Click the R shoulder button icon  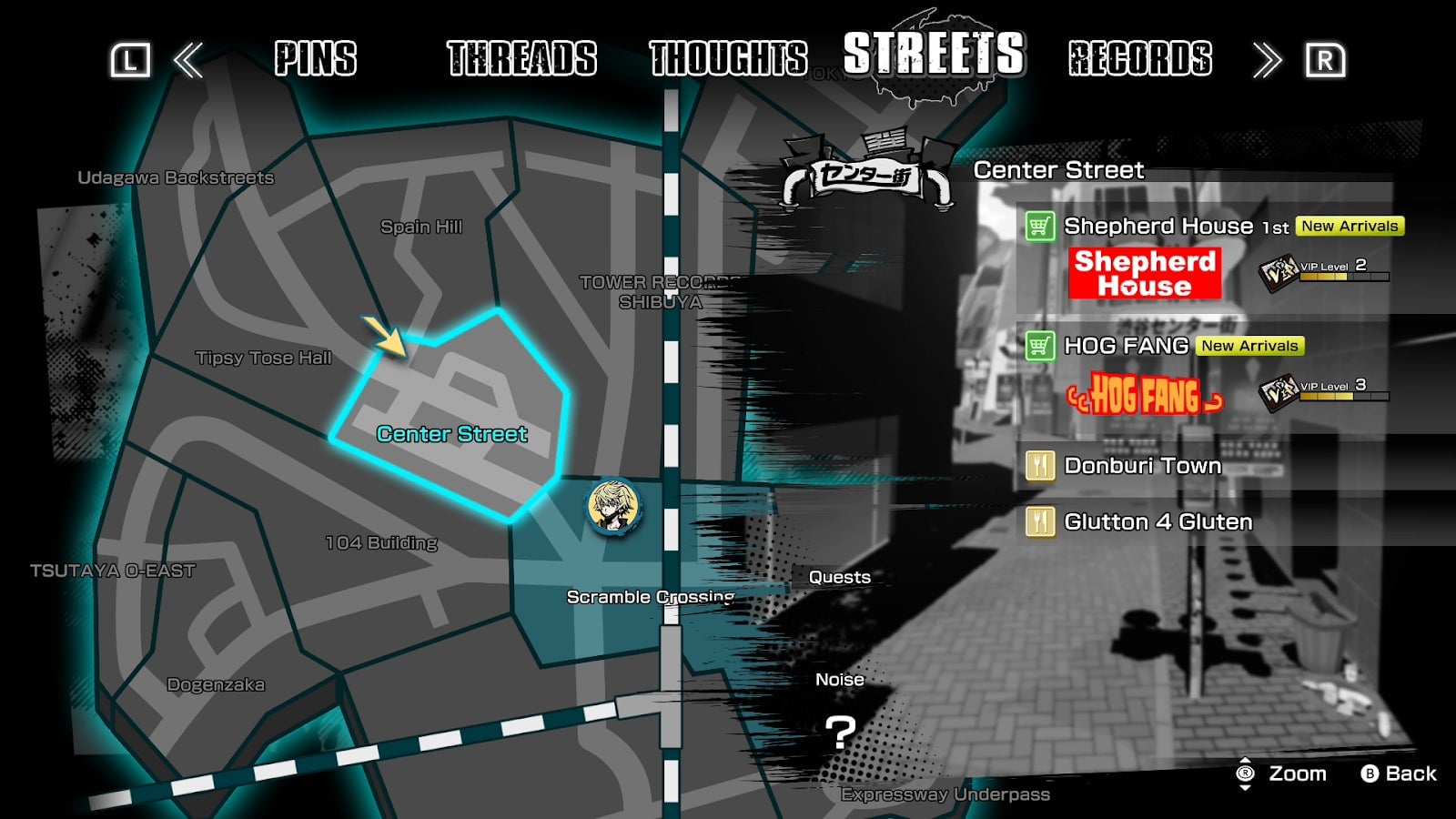click(x=1326, y=59)
